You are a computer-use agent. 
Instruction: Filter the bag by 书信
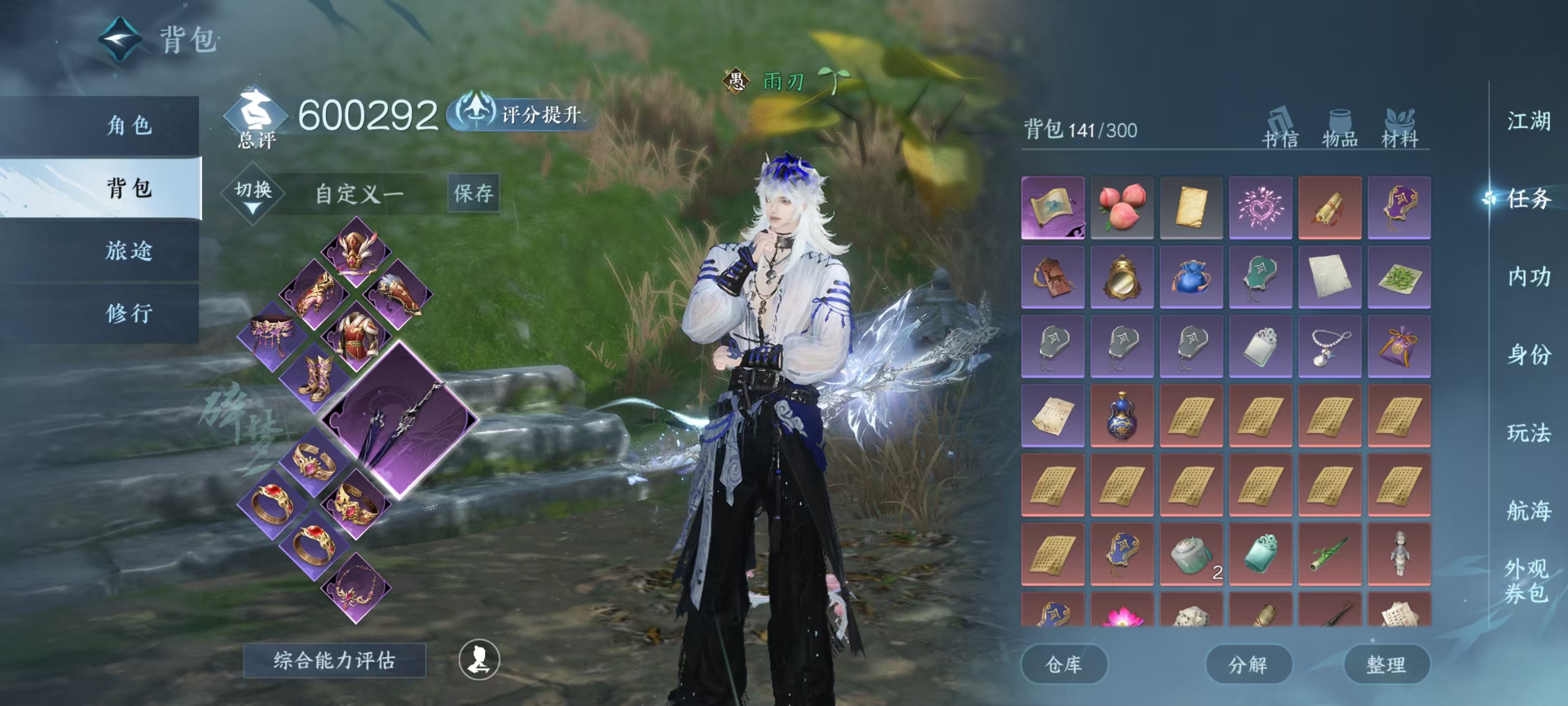[1280, 129]
